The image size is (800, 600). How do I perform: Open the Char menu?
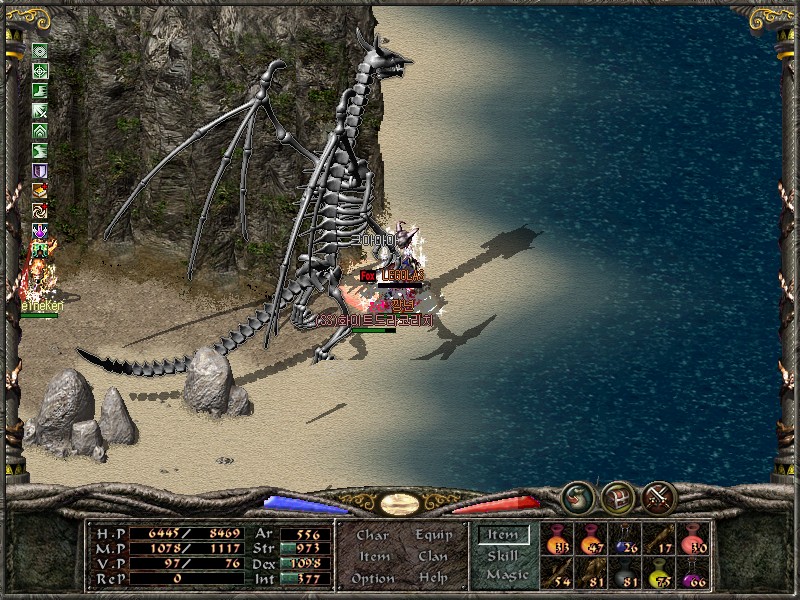point(372,535)
